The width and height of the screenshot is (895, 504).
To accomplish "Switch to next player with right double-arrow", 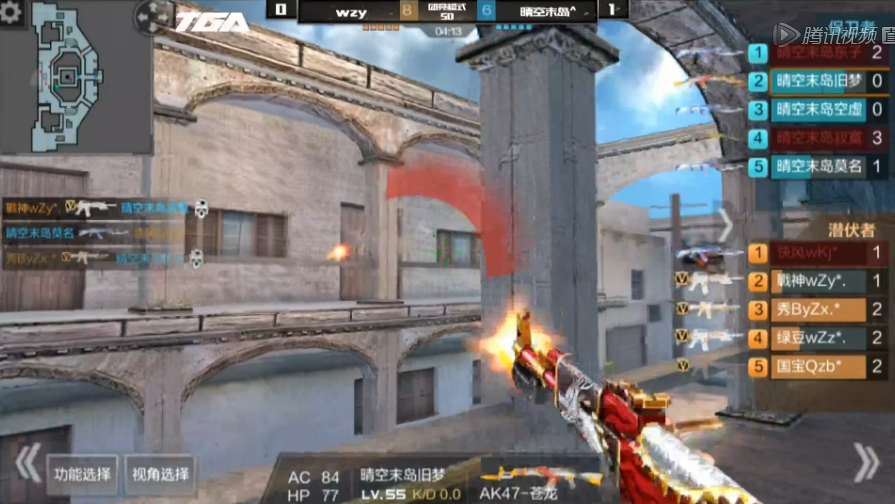I will [x=866, y=463].
